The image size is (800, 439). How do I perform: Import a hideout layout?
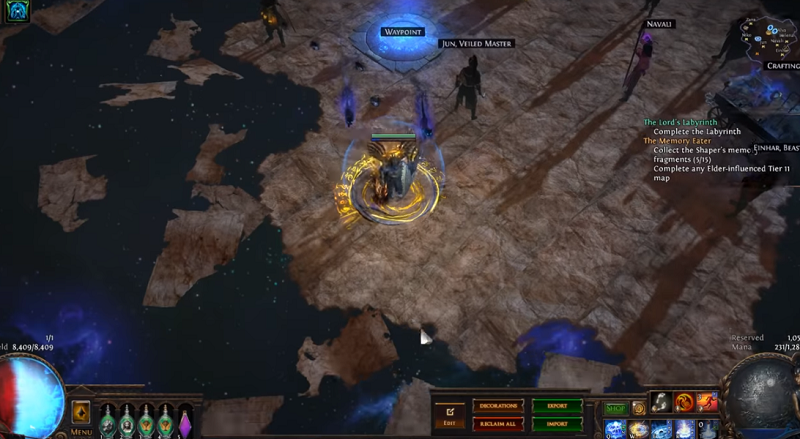557,423
